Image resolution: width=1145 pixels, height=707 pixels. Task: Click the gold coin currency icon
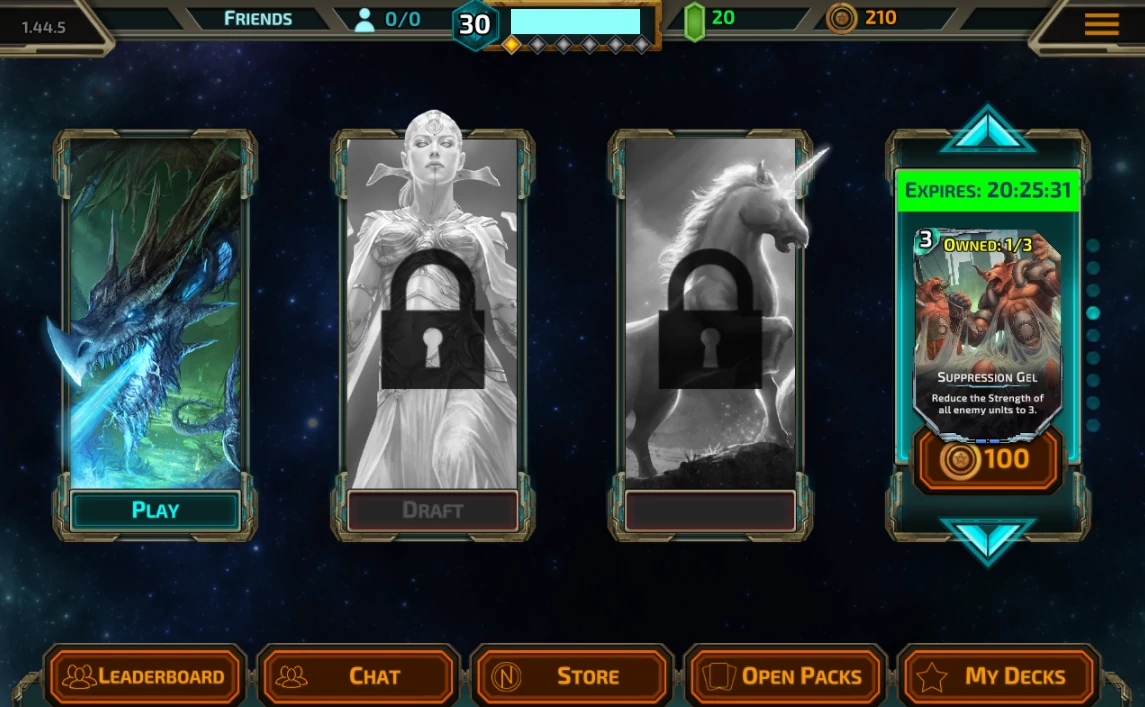pos(842,18)
